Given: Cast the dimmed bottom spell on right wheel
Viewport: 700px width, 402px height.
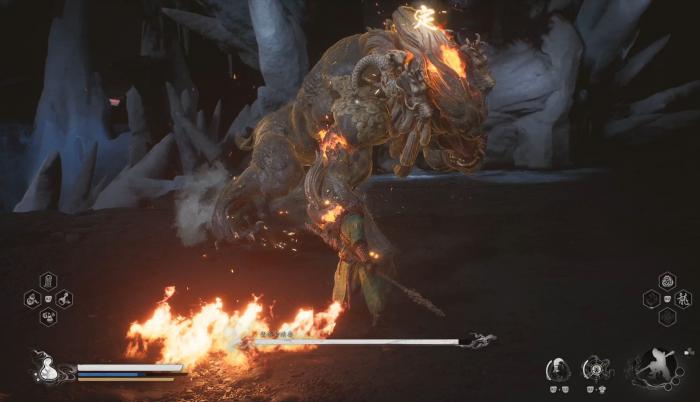Looking at the screenshot, I should pos(667,316).
